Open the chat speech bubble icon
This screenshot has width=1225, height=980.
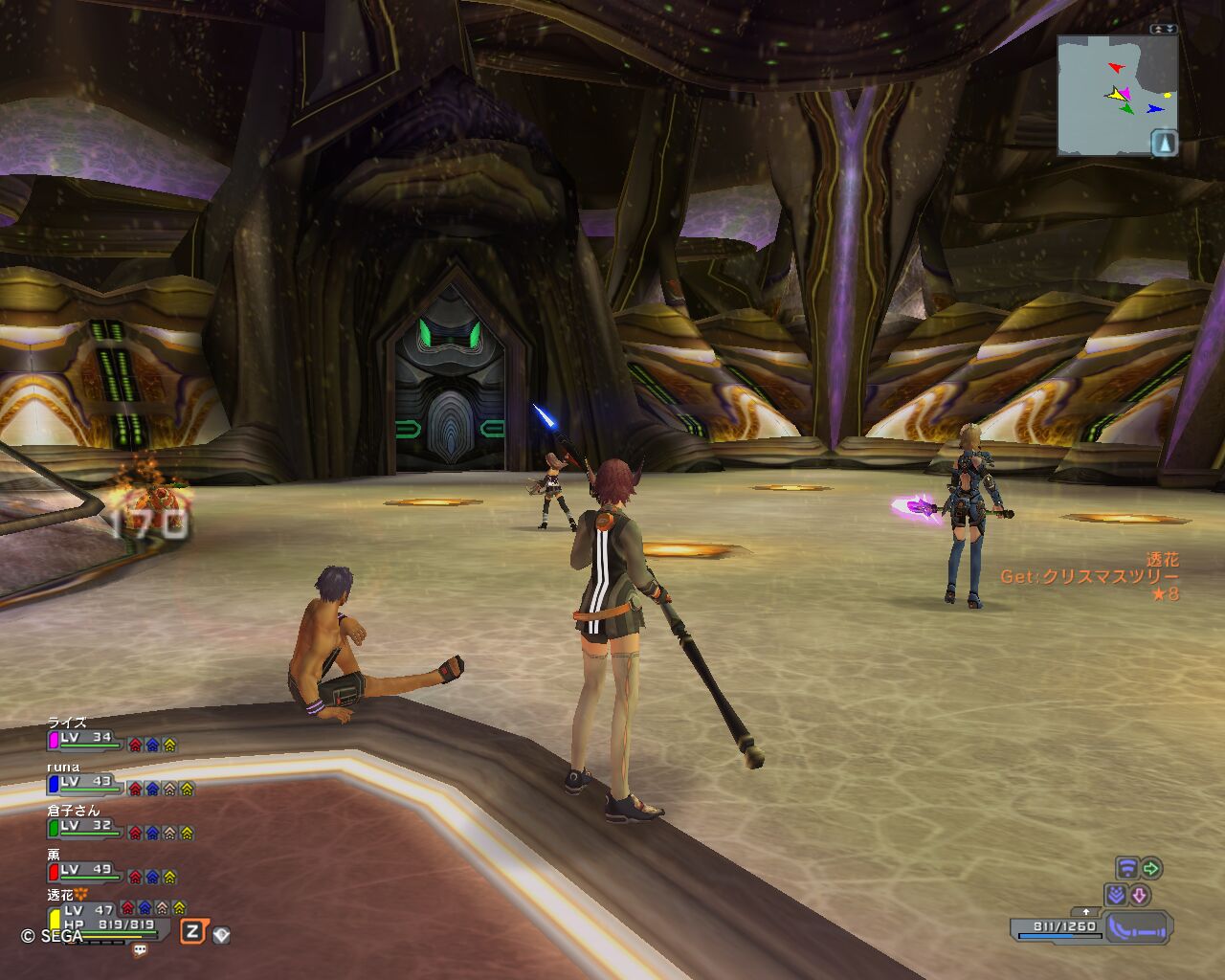pyautogui.click(x=140, y=950)
